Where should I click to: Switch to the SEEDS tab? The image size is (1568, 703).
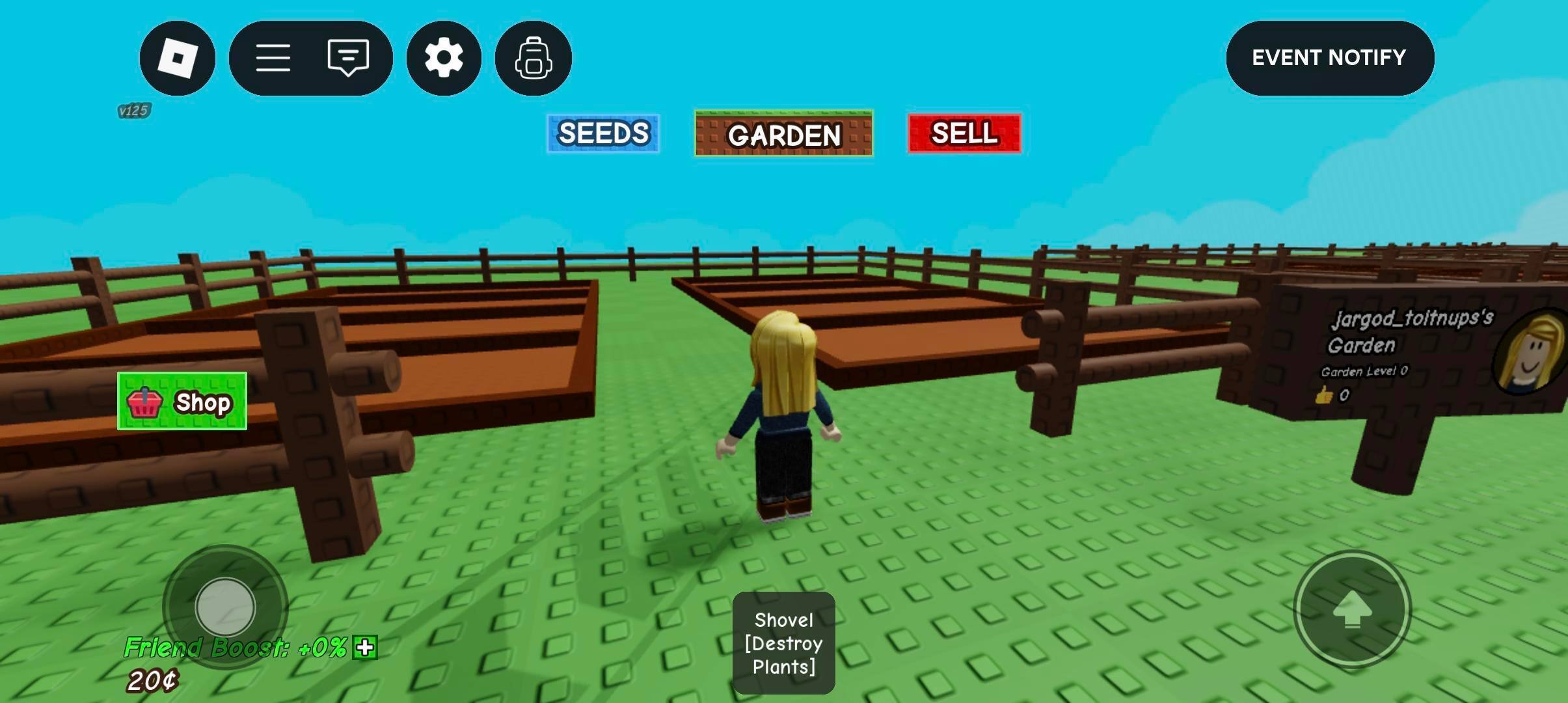(602, 134)
